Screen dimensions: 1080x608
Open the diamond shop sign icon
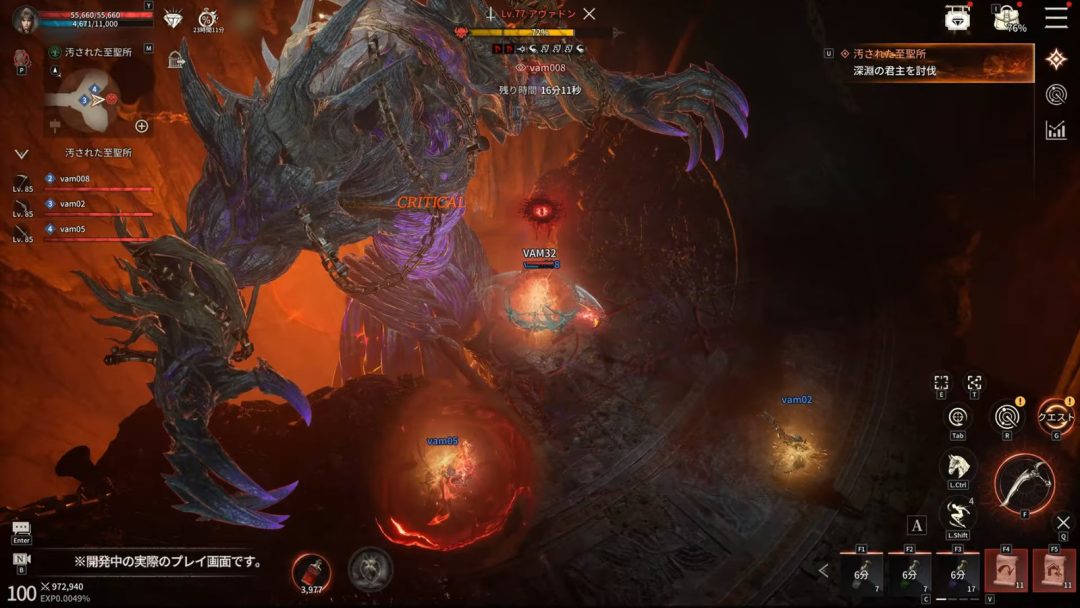[x=957, y=17]
